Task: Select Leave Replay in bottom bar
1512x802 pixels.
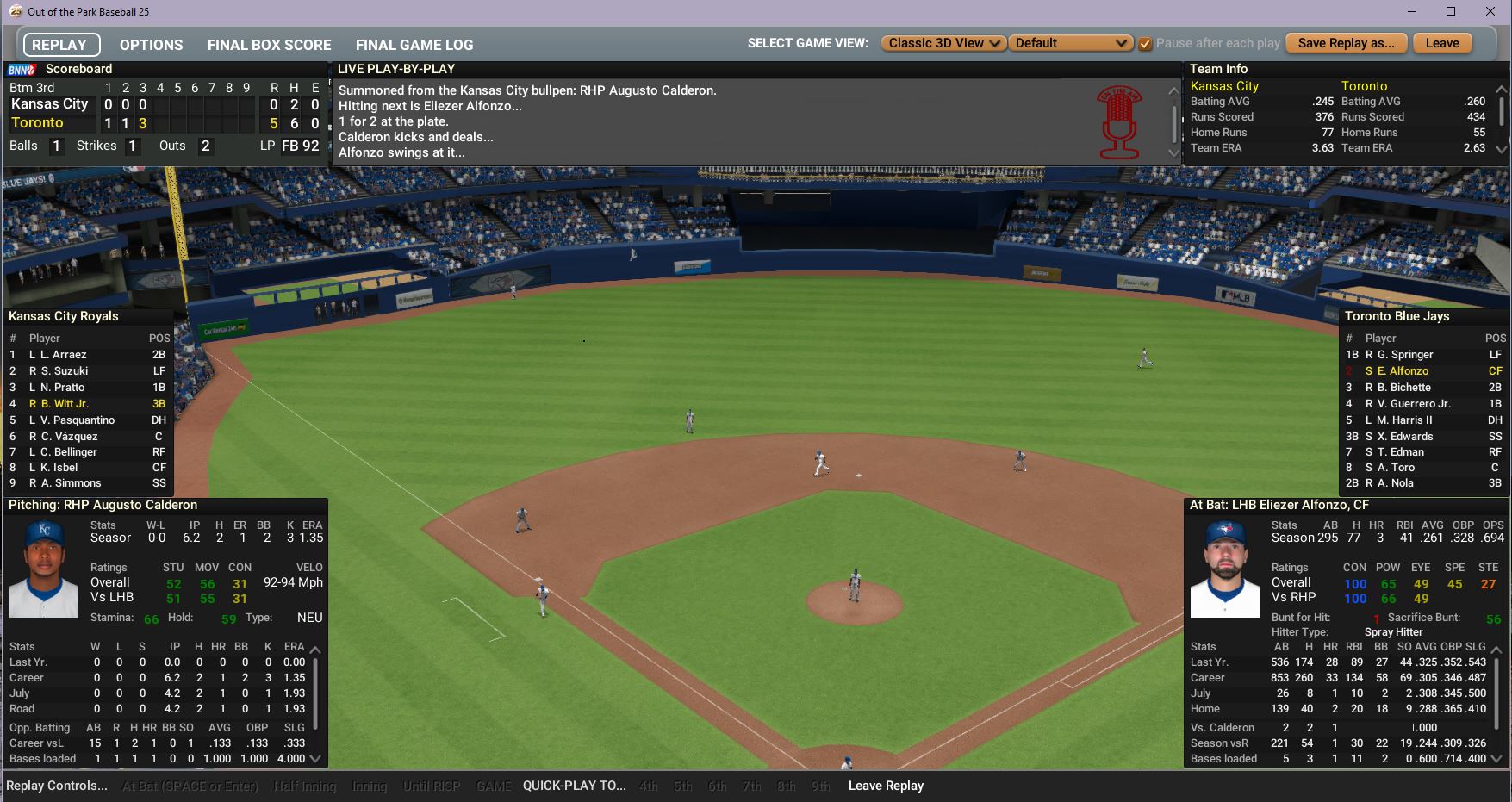Action: click(x=885, y=786)
